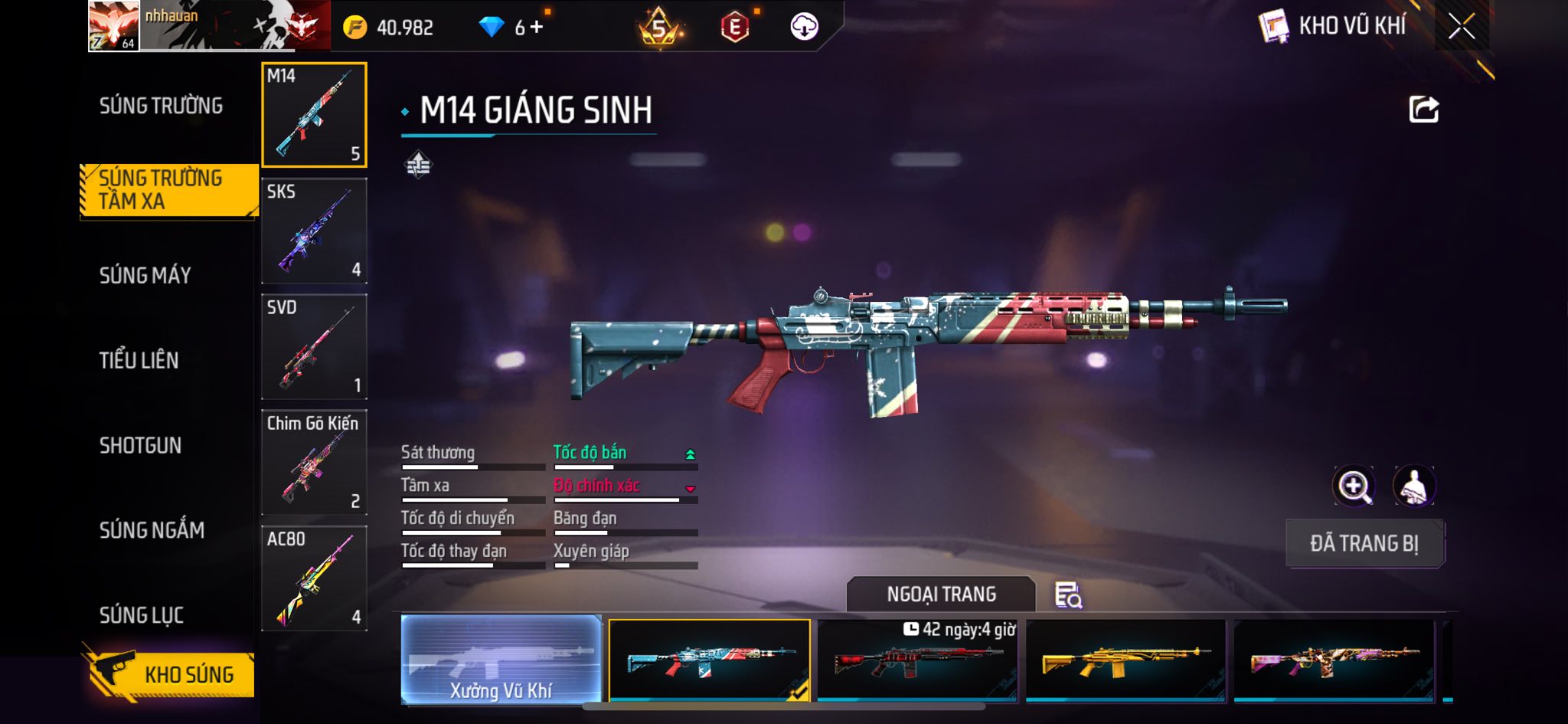Click the share icon
Screen dimensions: 1568x724
click(1423, 110)
